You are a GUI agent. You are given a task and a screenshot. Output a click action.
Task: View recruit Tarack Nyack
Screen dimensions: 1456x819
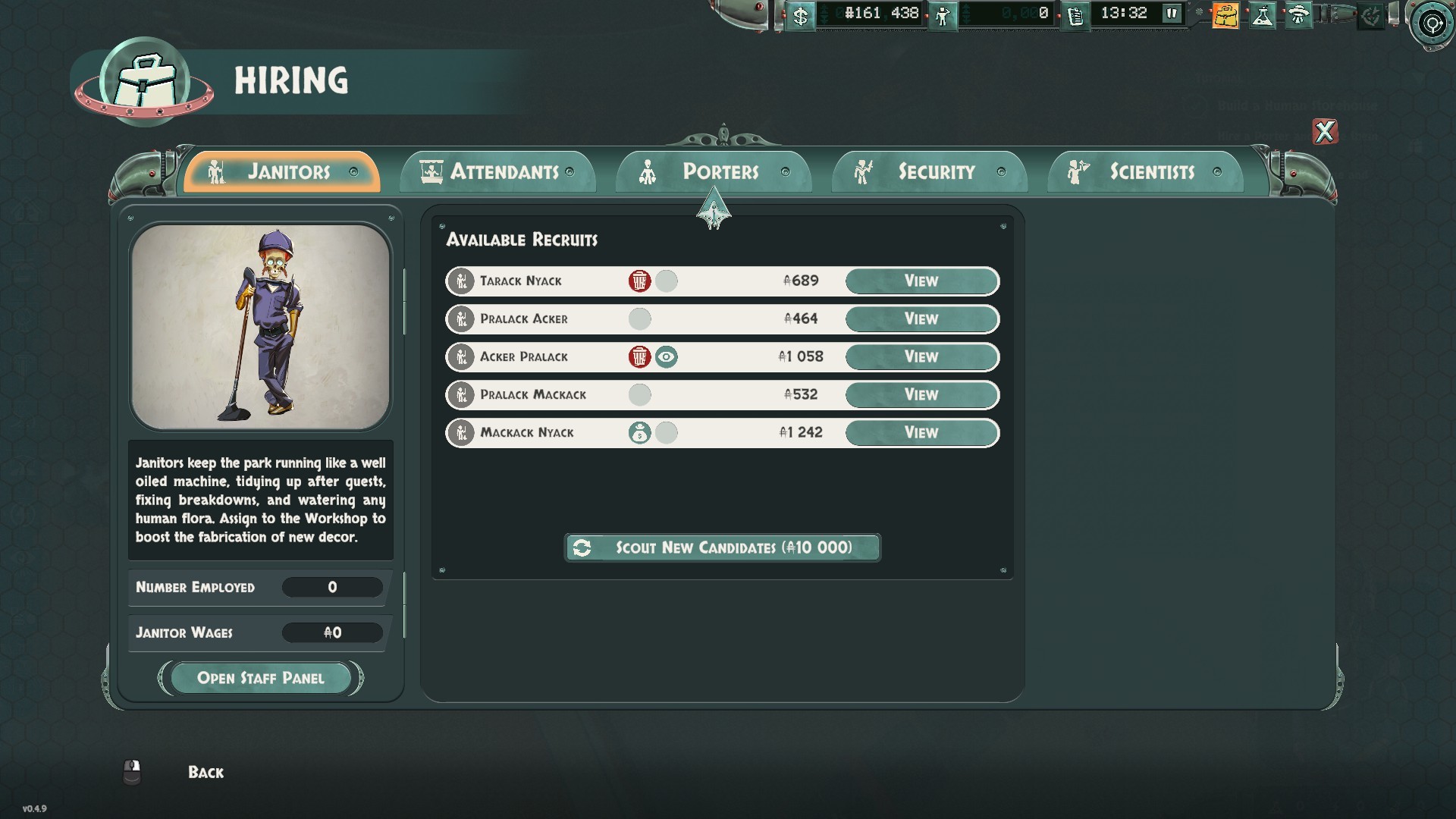pyautogui.click(x=921, y=281)
